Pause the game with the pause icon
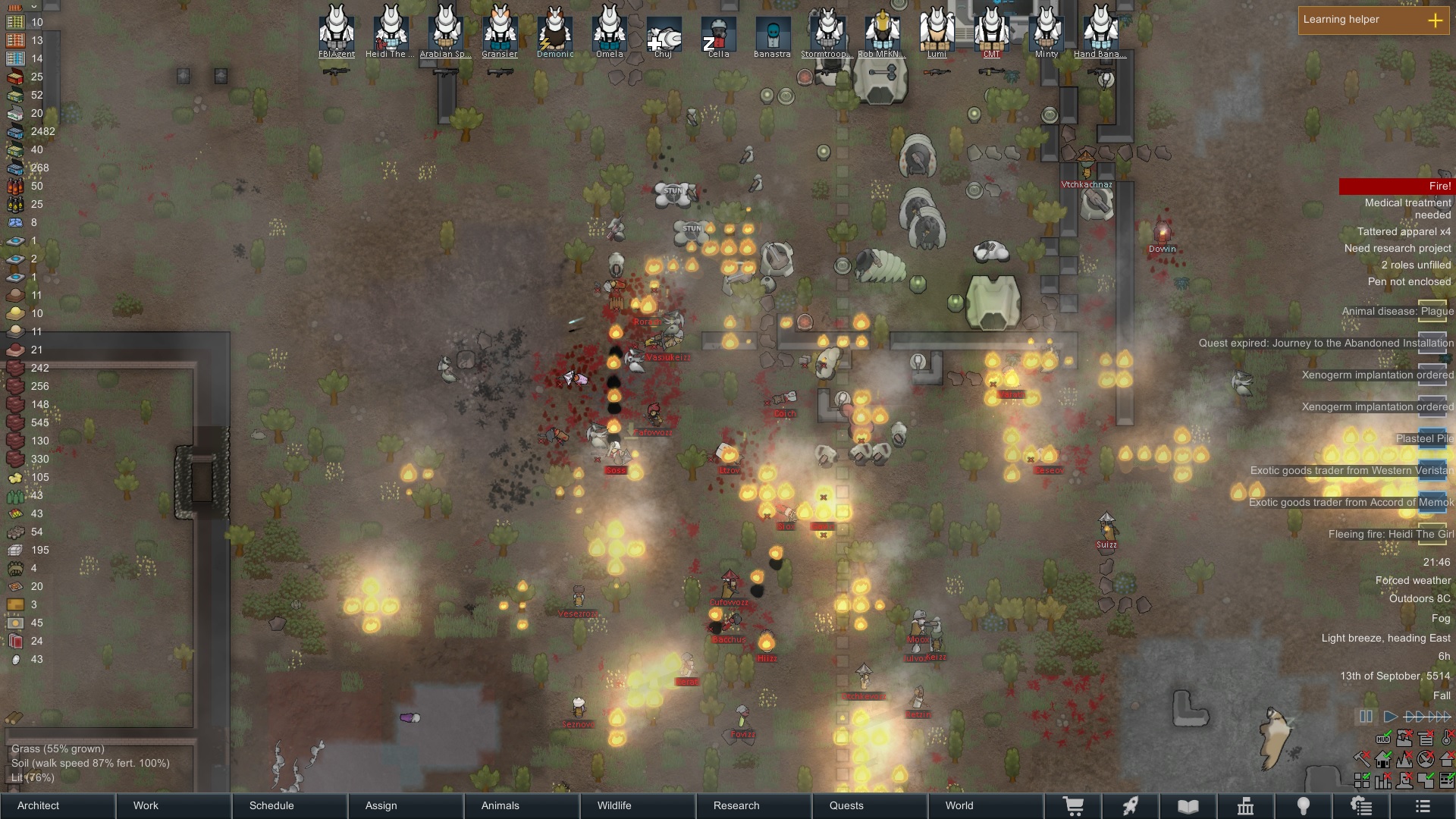The width and height of the screenshot is (1456, 819). [1367, 716]
